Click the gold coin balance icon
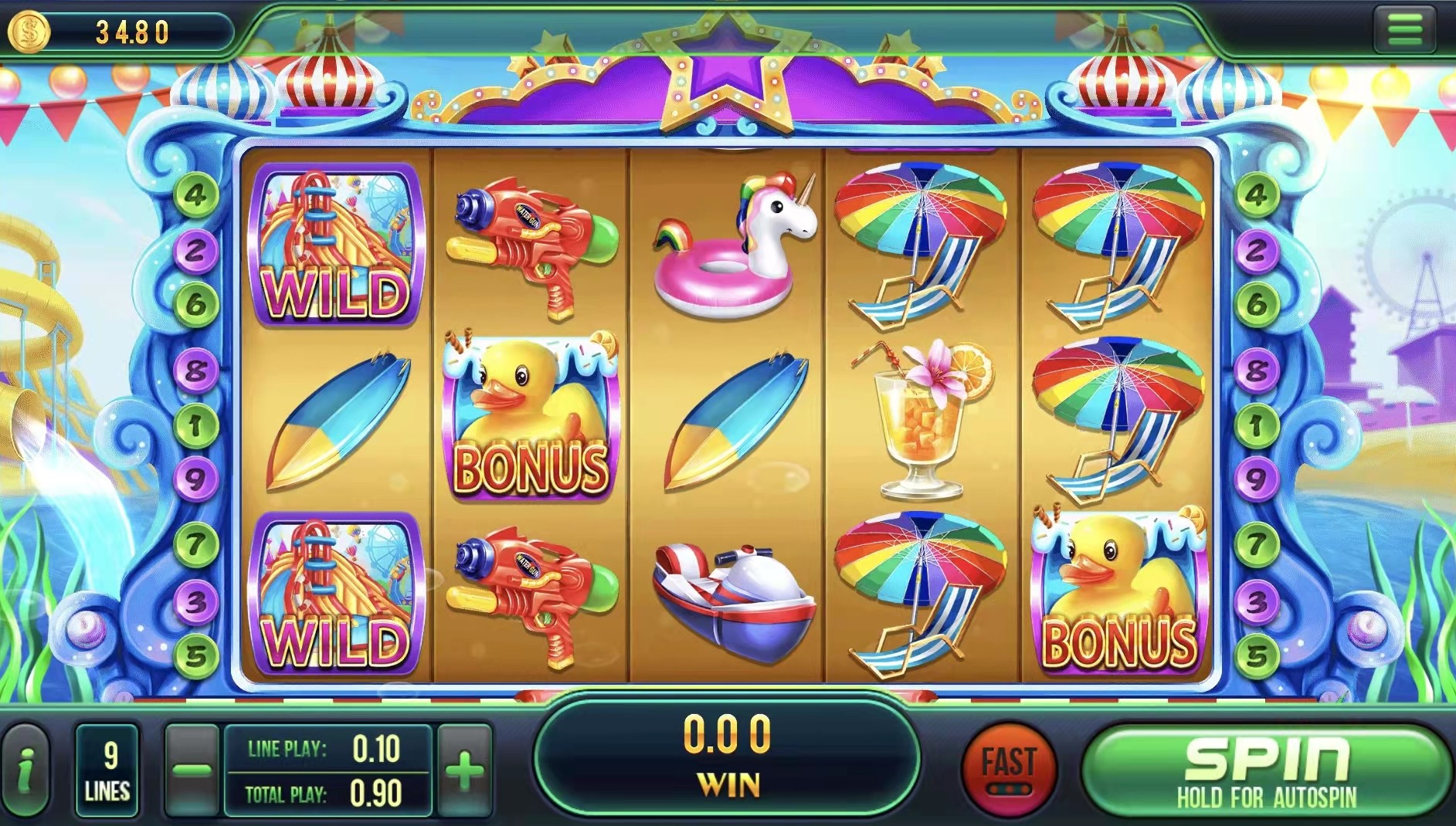1456x826 pixels. tap(29, 32)
